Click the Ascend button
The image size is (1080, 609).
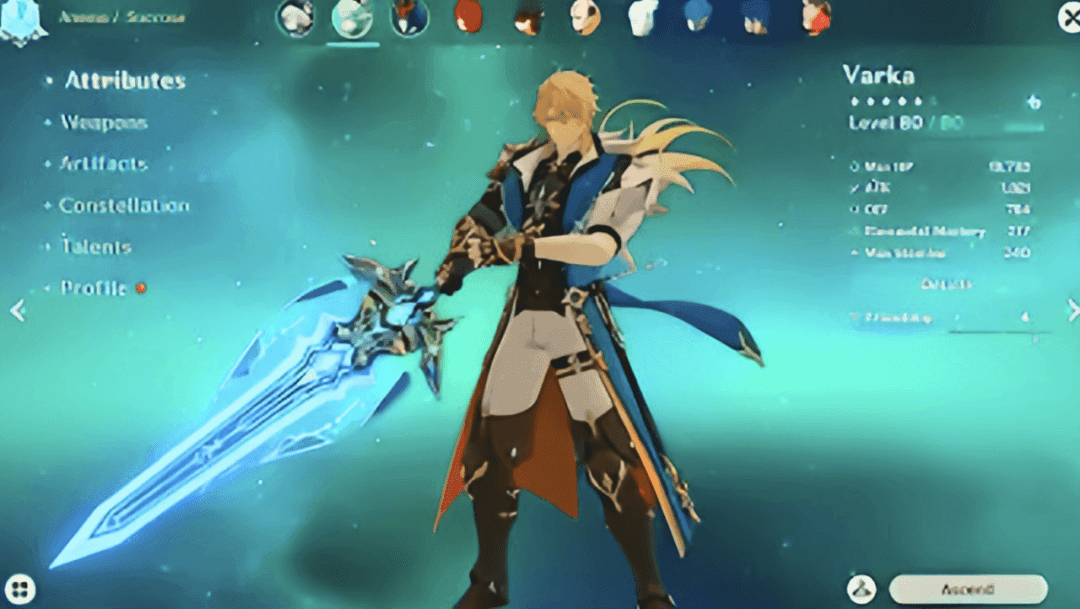tap(966, 588)
